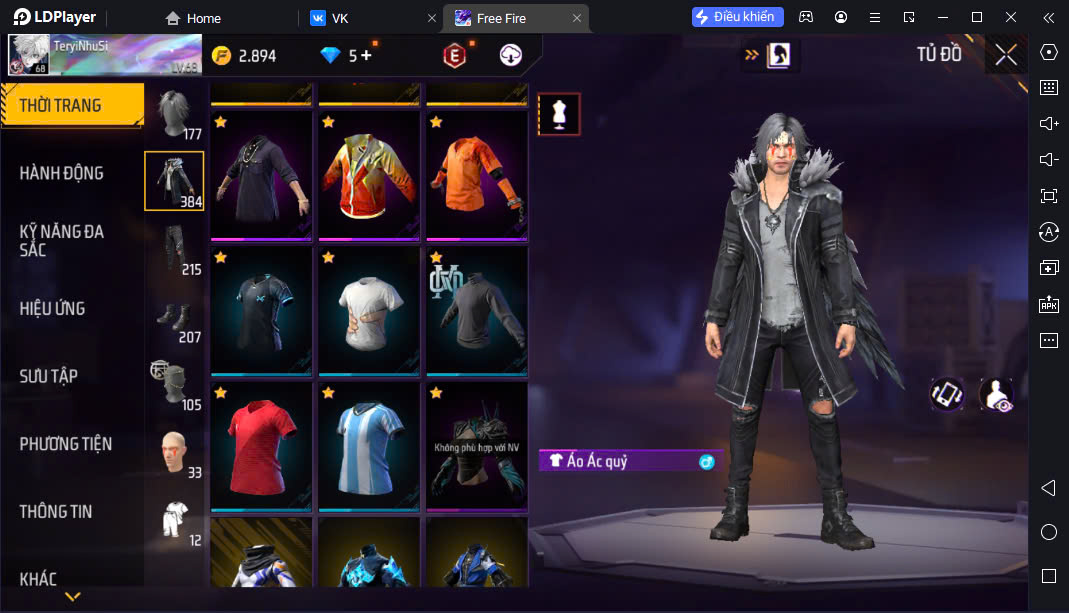Switch to Kỹ Năng Đa Sắc tab
This screenshot has width=1069, height=613.
pos(62,240)
